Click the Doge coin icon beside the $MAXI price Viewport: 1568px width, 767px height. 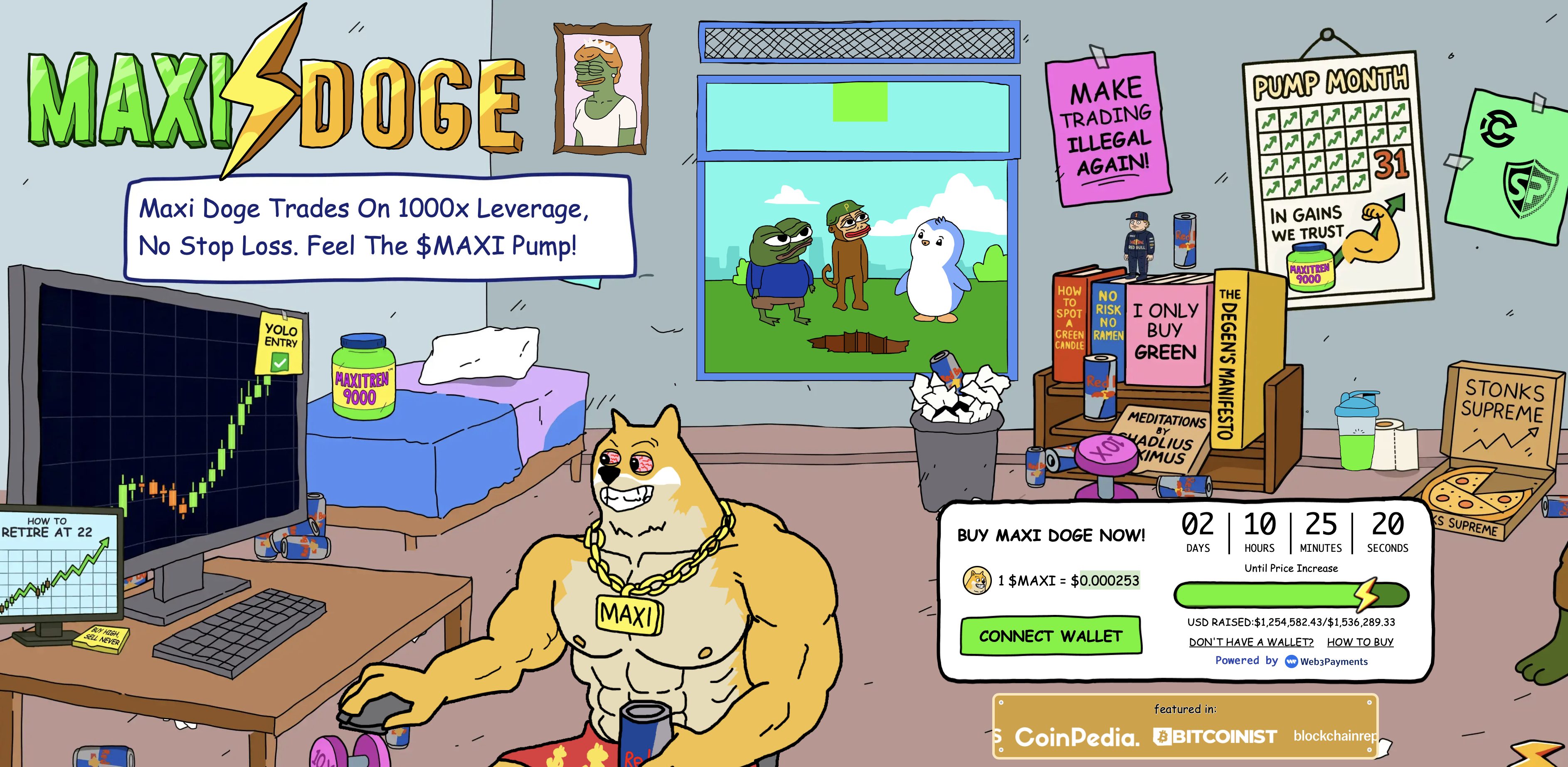[x=978, y=580]
